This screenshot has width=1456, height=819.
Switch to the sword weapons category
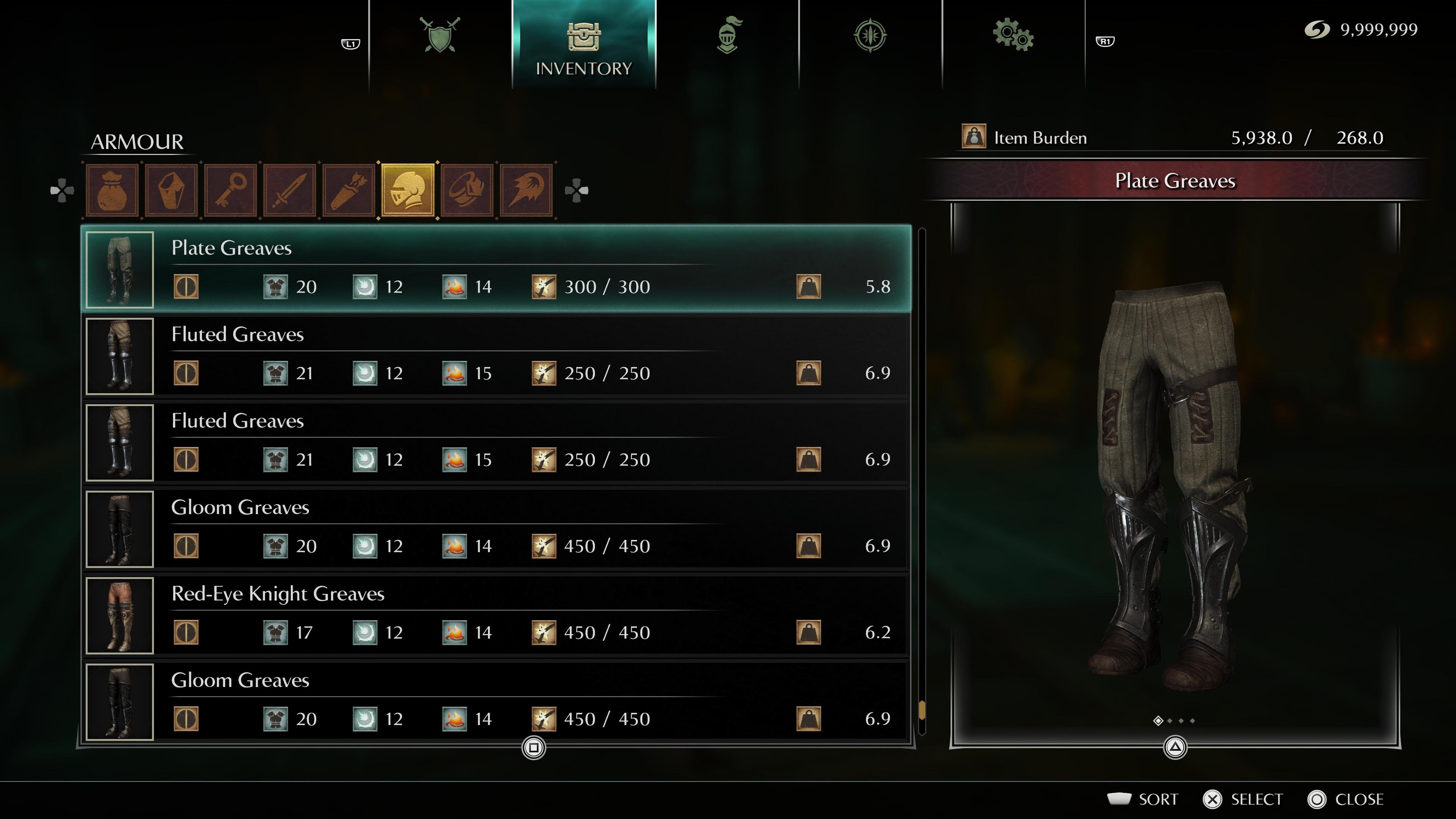click(290, 190)
